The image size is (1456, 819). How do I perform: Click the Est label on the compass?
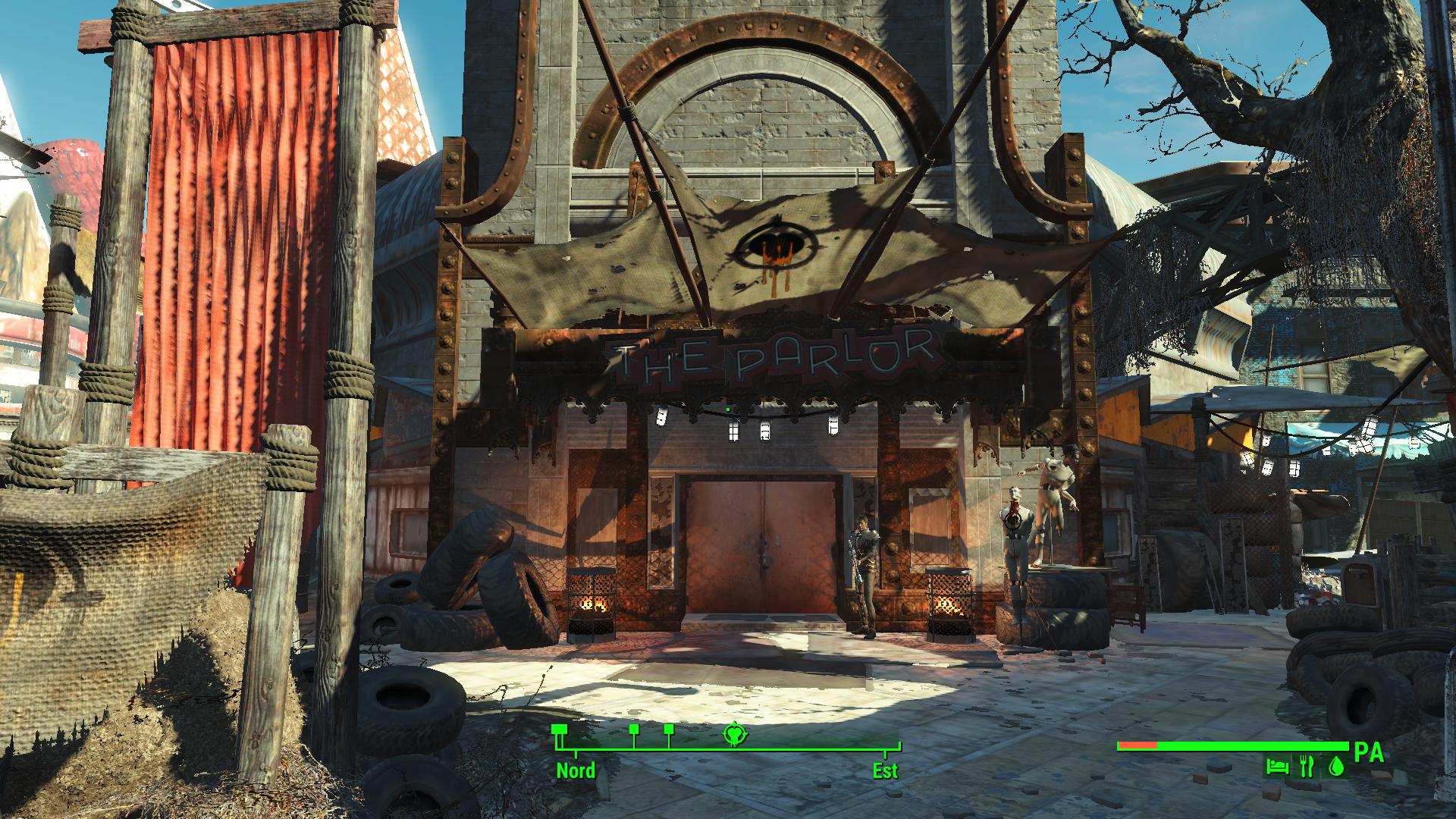tap(885, 771)
